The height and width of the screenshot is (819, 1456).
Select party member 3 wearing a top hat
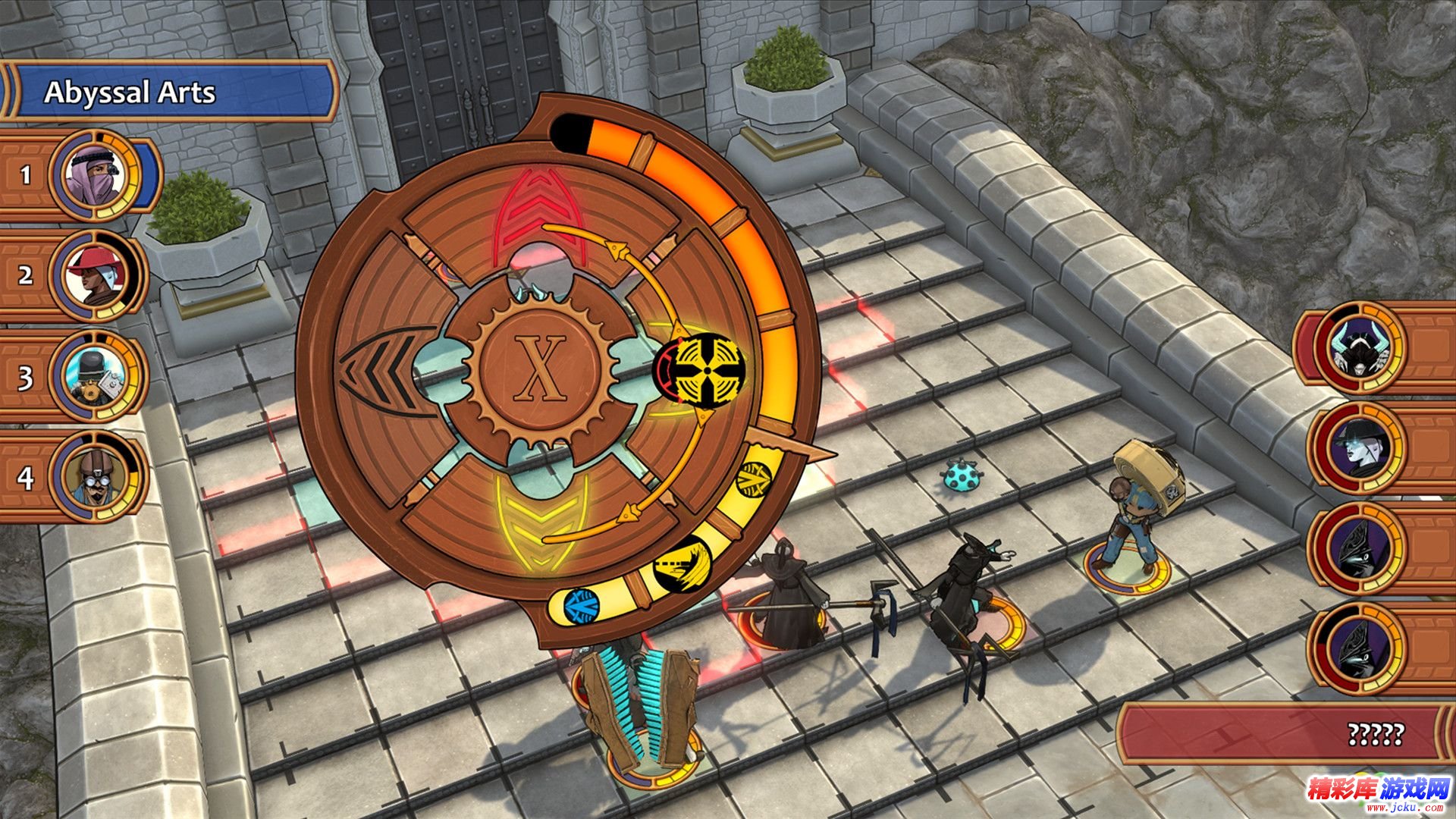click(96, 377)
